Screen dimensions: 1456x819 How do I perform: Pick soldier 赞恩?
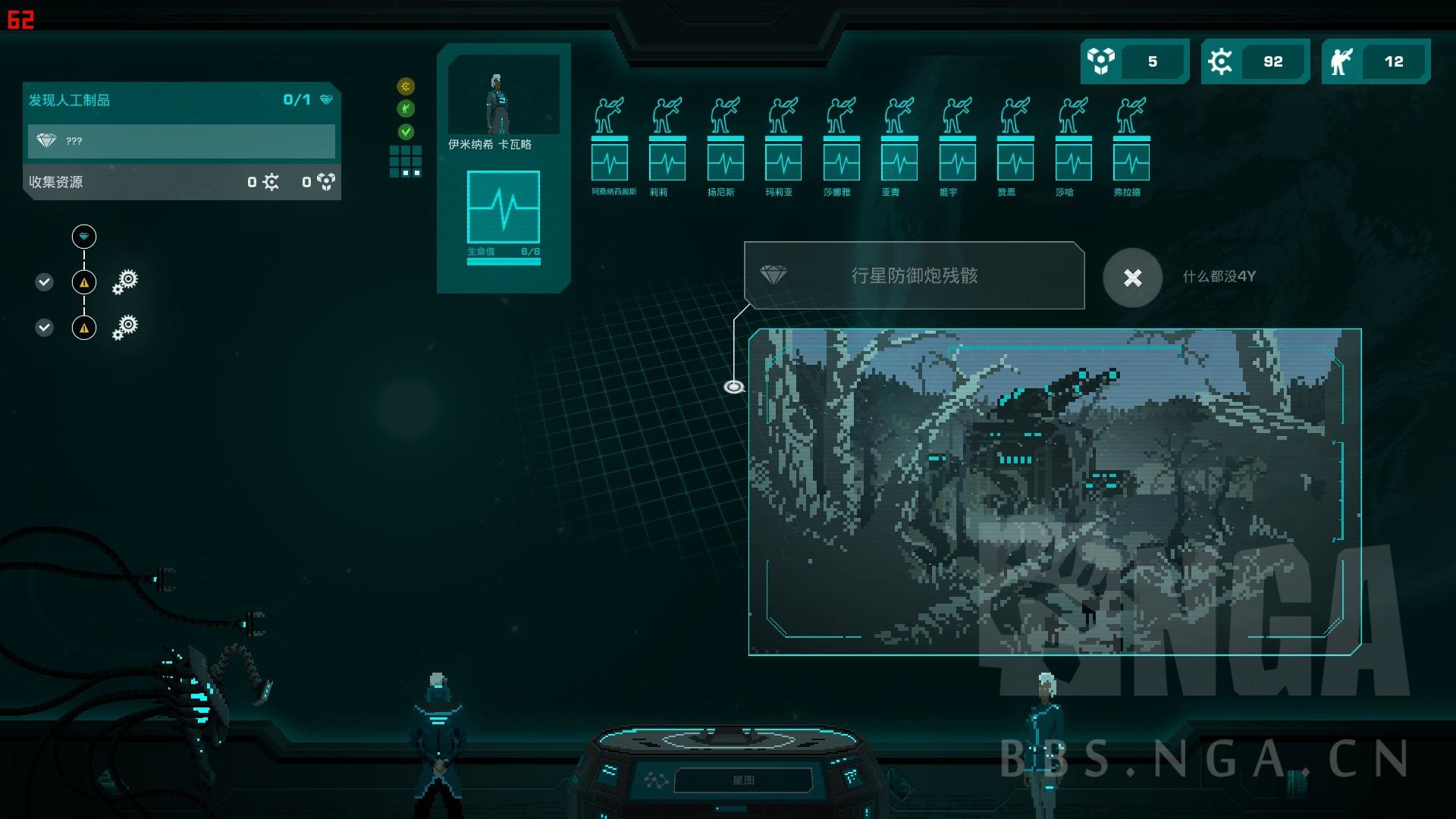click(x=1015, y=145)
